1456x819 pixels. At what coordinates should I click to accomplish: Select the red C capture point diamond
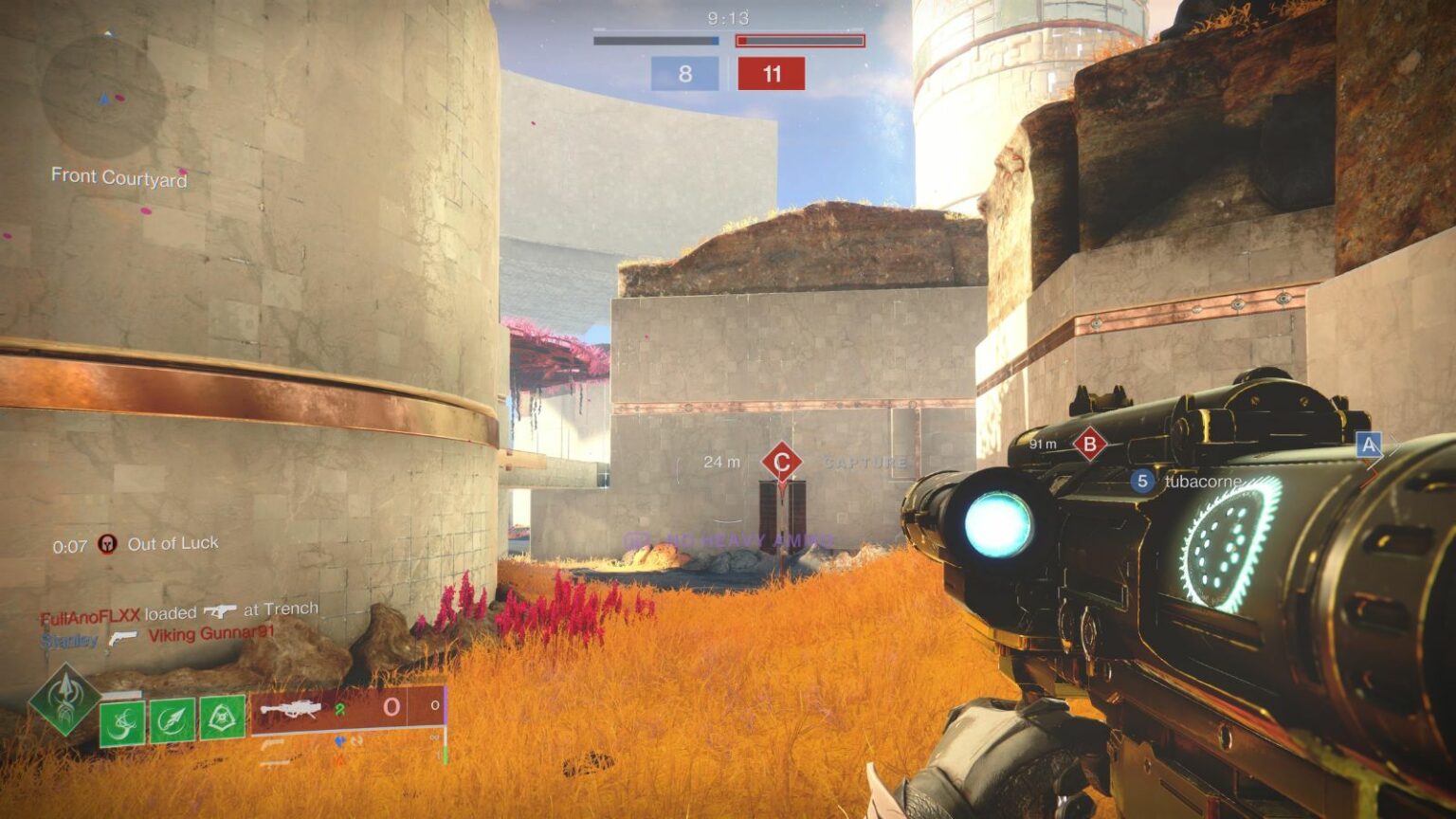[x=781, y=461]
